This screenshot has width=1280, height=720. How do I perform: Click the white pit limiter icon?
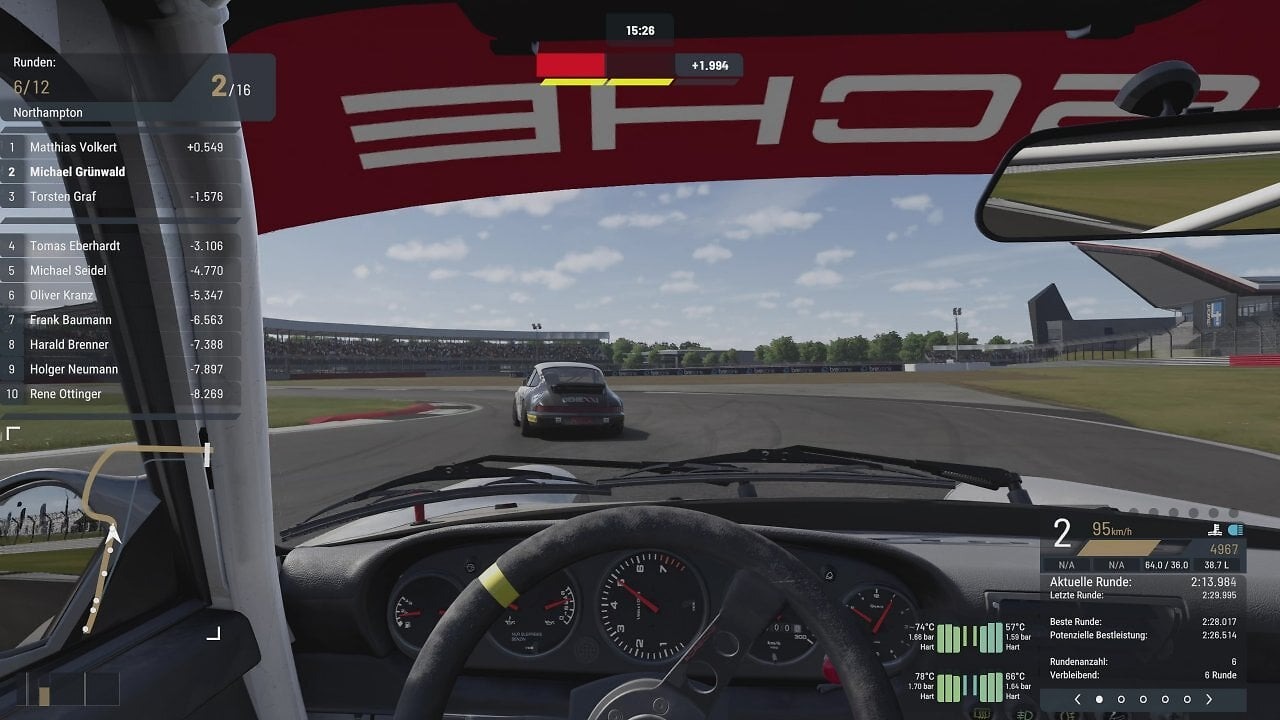click(1215, 530)
